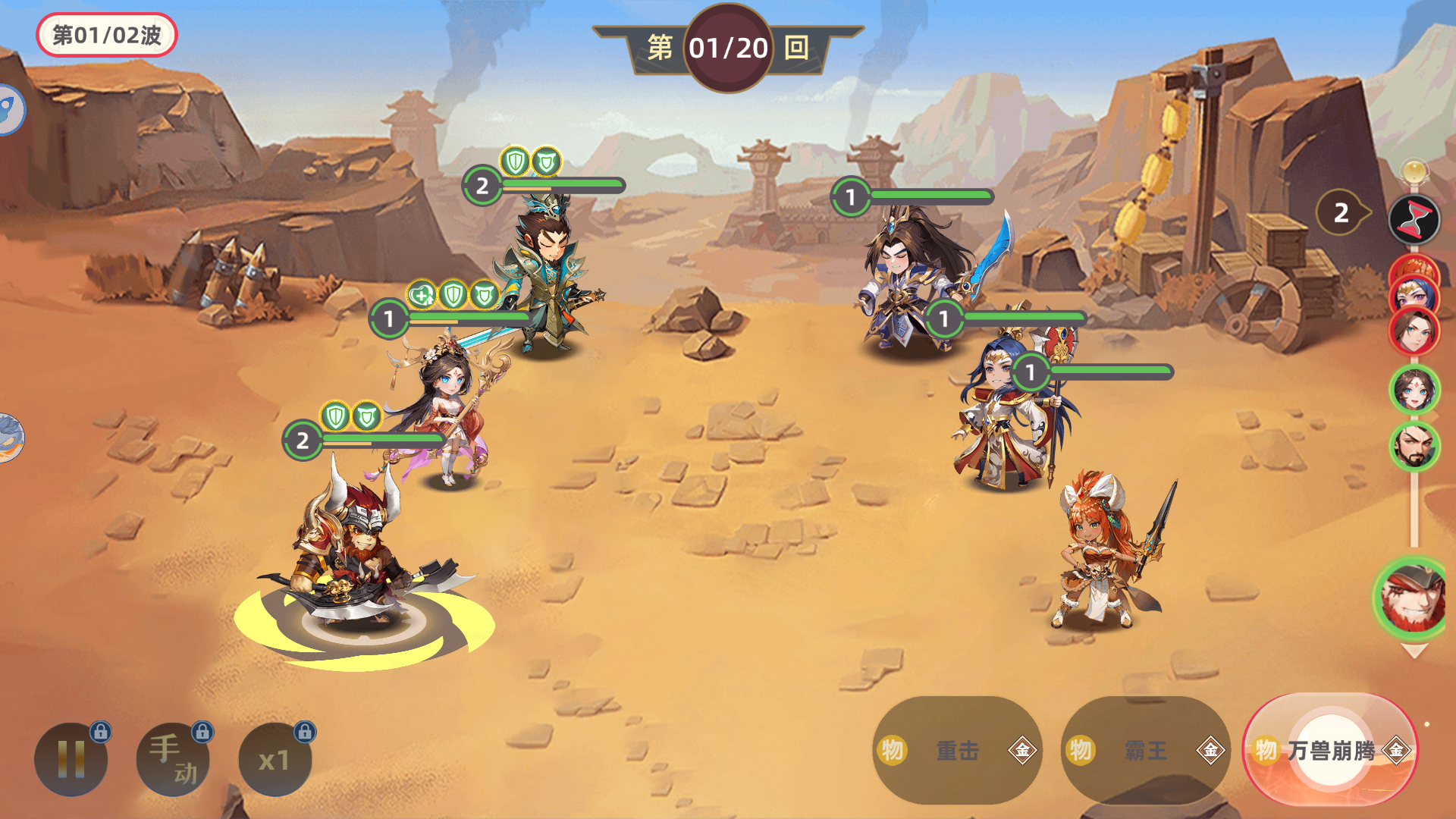
Task: Cast the 万兽崩腾 ultimate skill
Action: 1331,751
